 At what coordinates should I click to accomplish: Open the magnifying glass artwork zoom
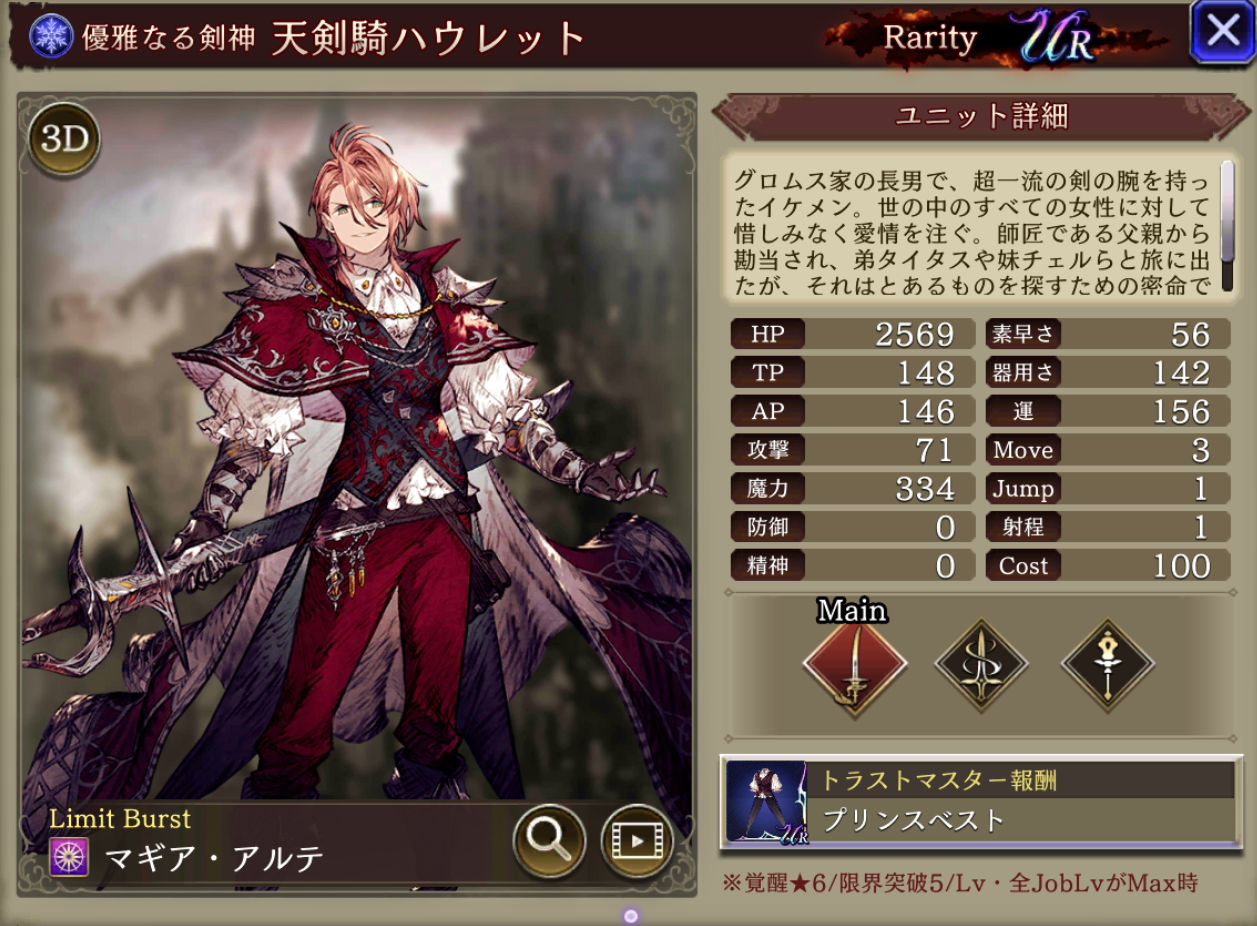pos(549,841)
